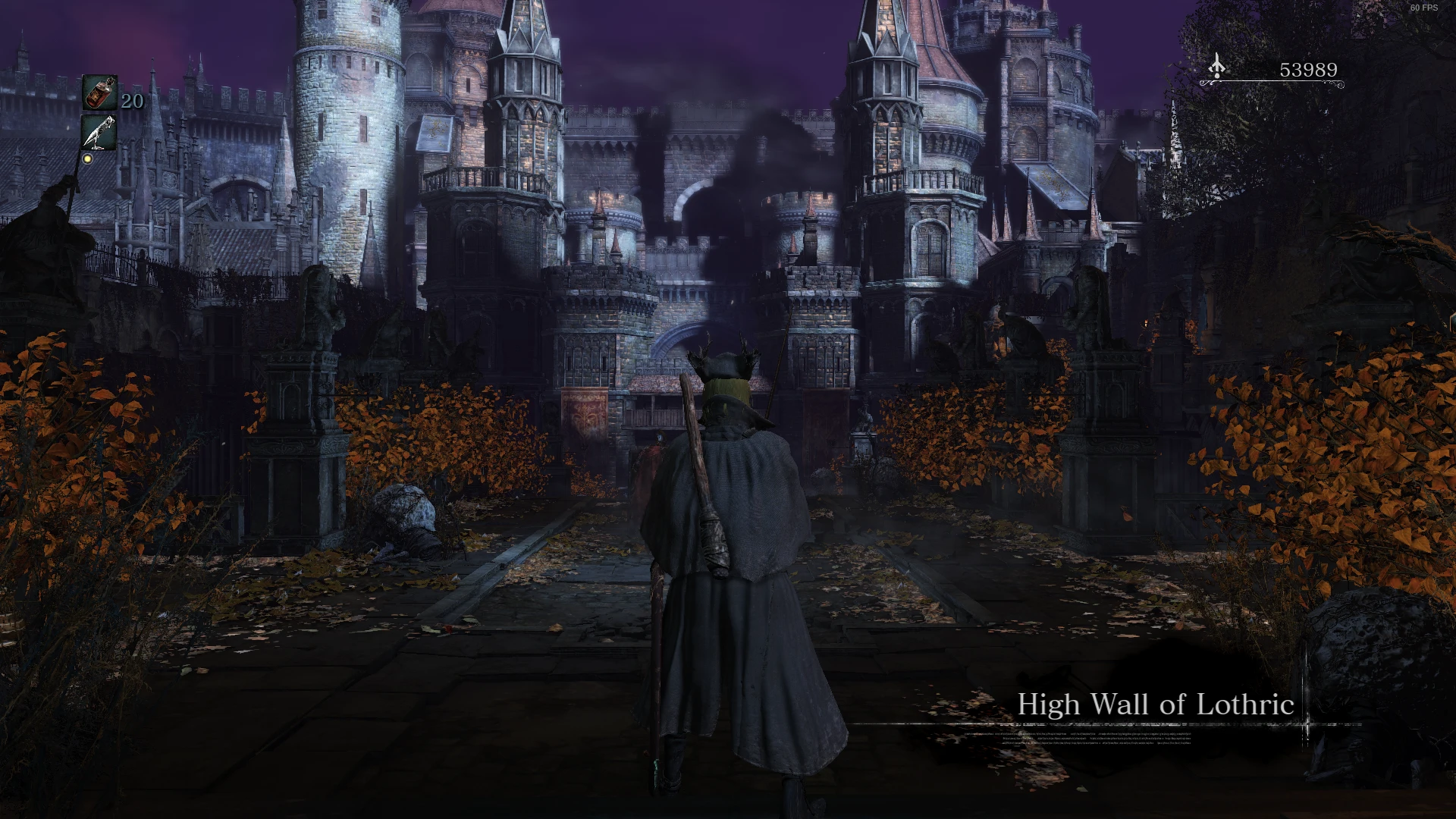Toggle the yellow status orb under item slots
The image size is (1456, 819).
[89, 159]
